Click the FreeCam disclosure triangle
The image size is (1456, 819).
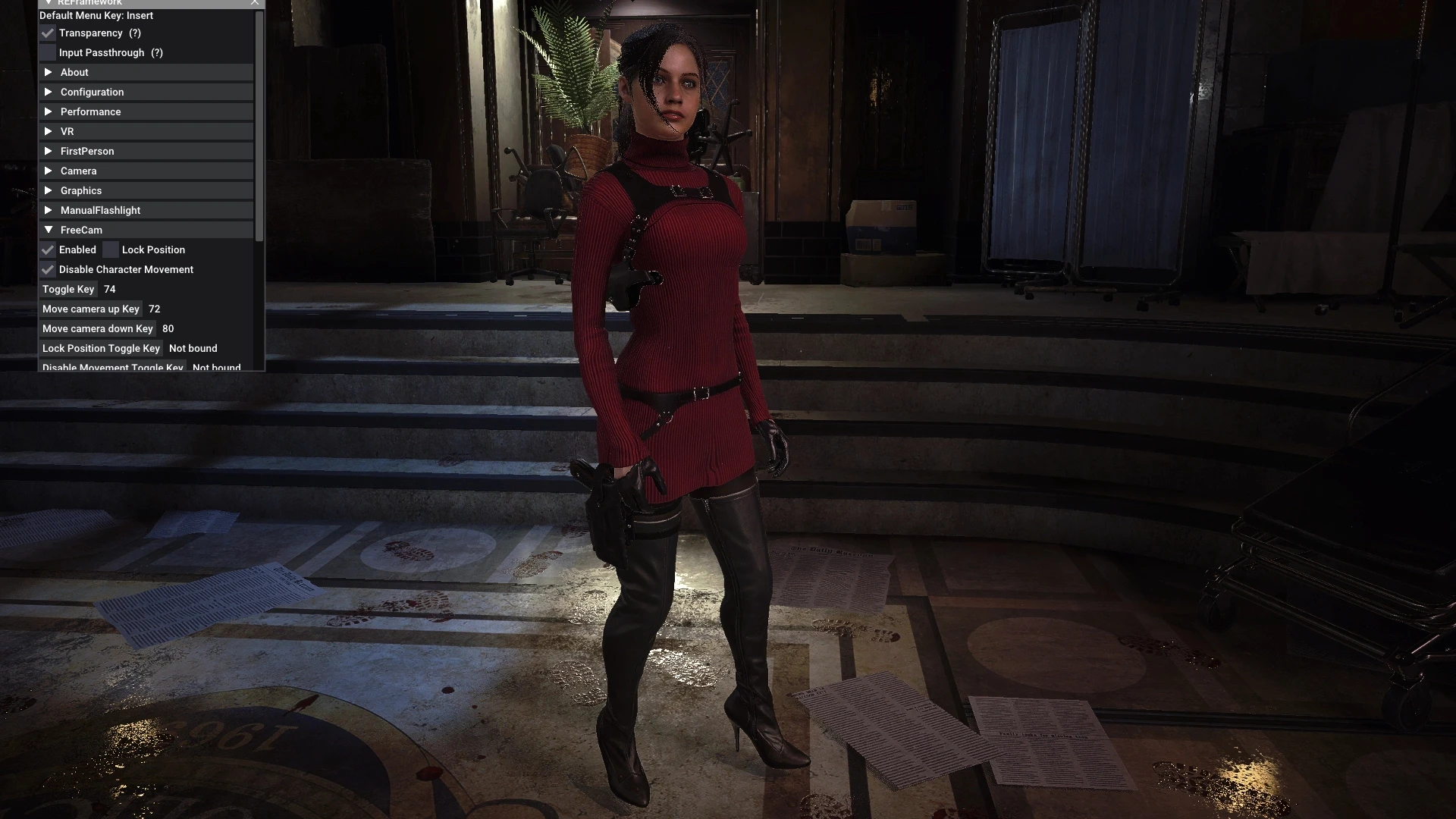[x=49, y=229]
